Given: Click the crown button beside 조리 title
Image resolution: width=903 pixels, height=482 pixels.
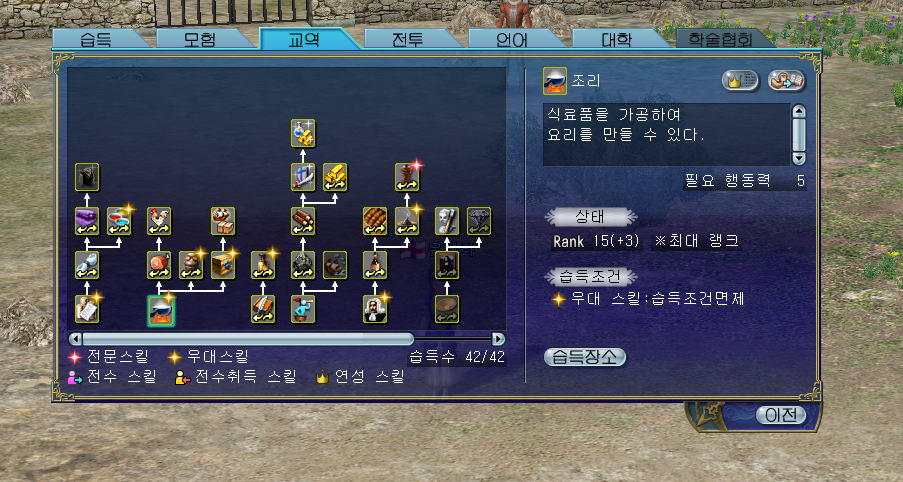Looking at the screenshot, I should (x=742, y=82).
